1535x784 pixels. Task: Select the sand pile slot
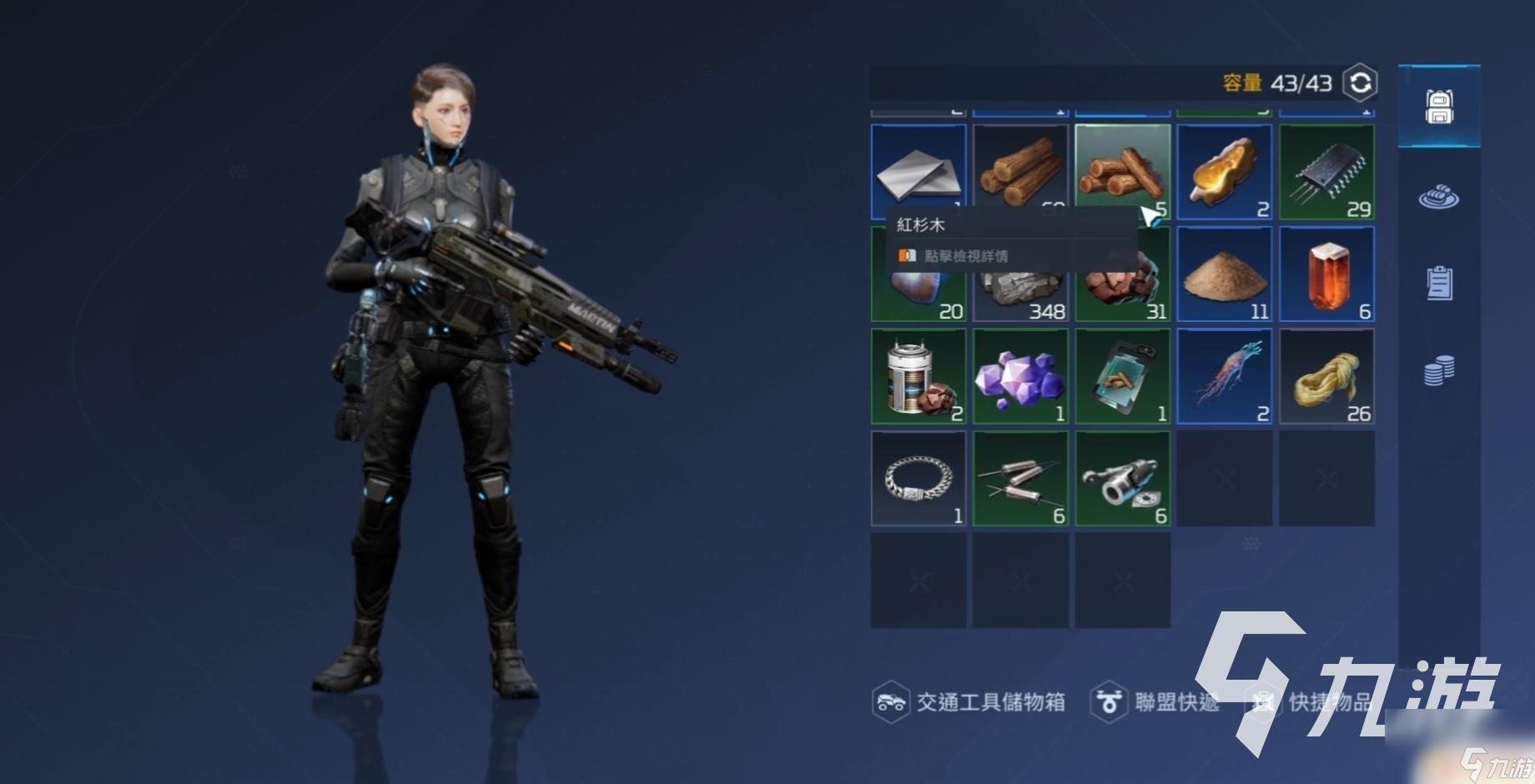coord(1224,274)
